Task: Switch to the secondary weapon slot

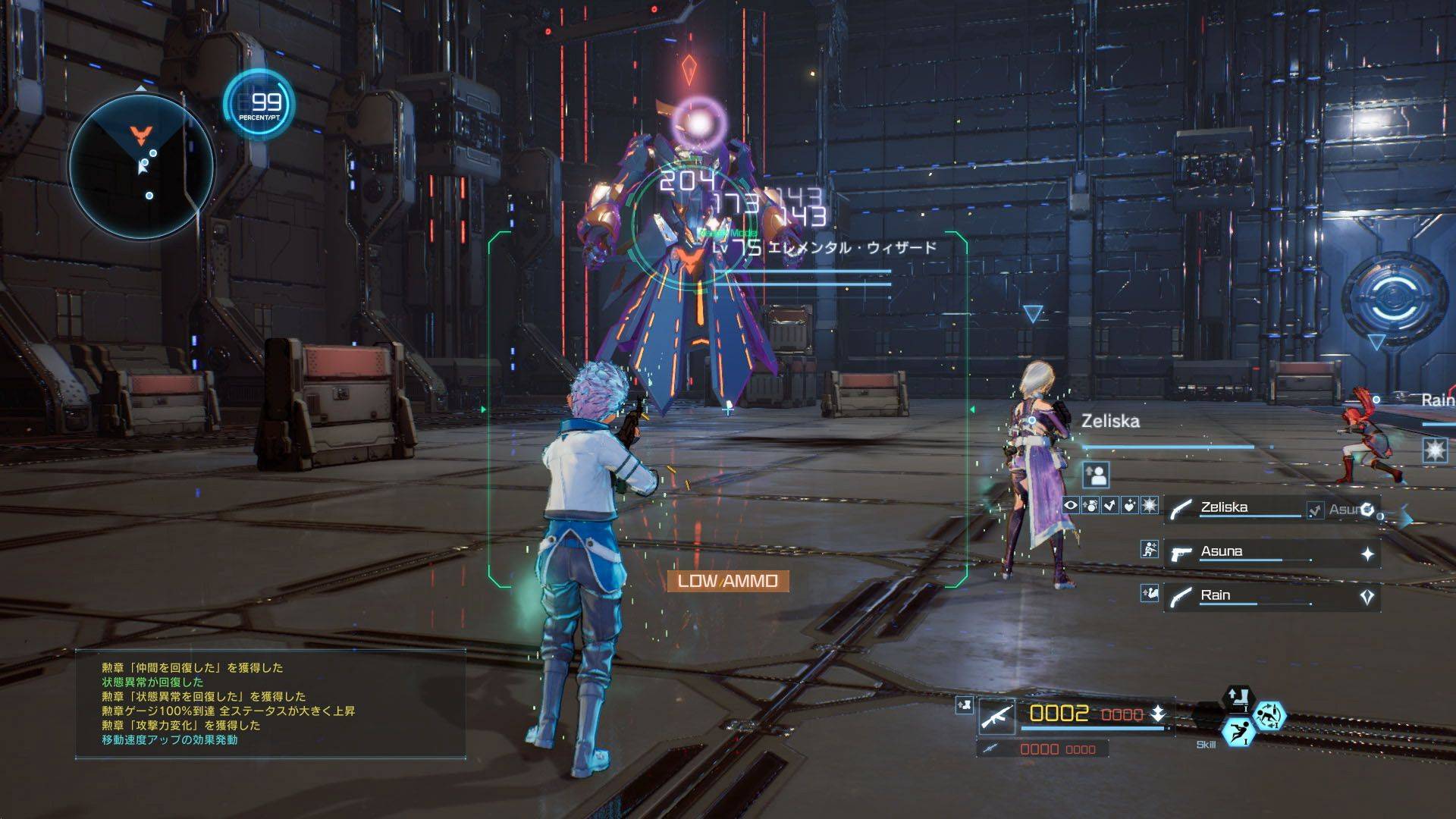Action: click(x=1042, y=749)
